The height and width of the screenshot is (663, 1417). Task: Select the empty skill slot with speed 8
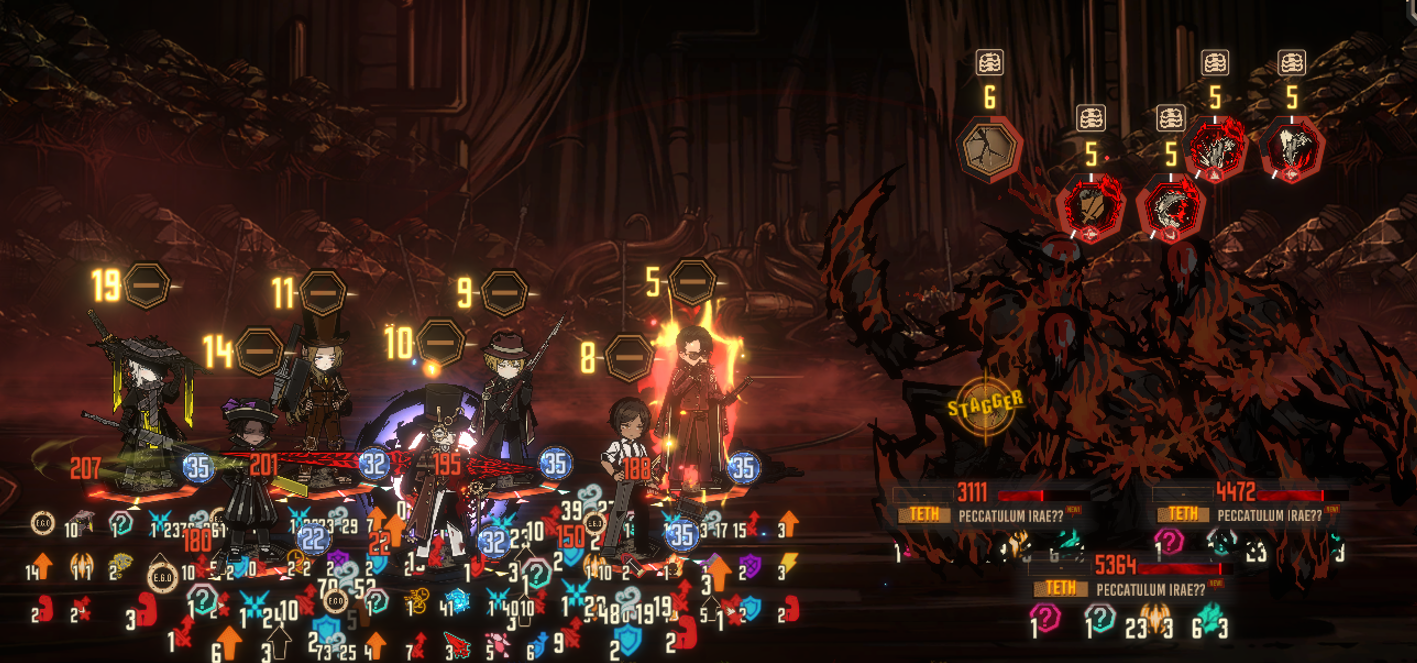click(x=630, y=354)
